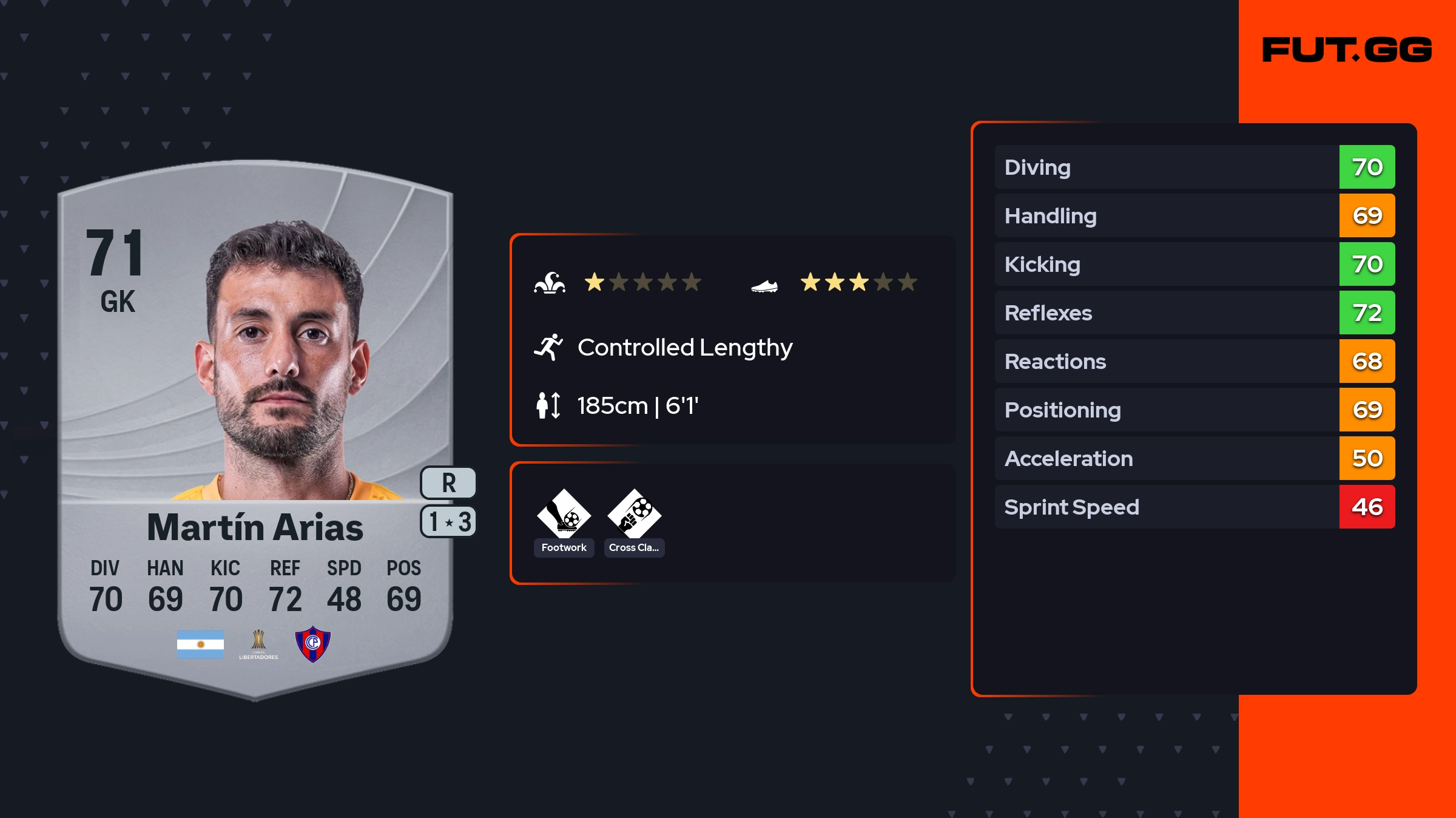
Task: Click the R preferred foot badge
Action: pyautogui.click(x=448, y=483)
